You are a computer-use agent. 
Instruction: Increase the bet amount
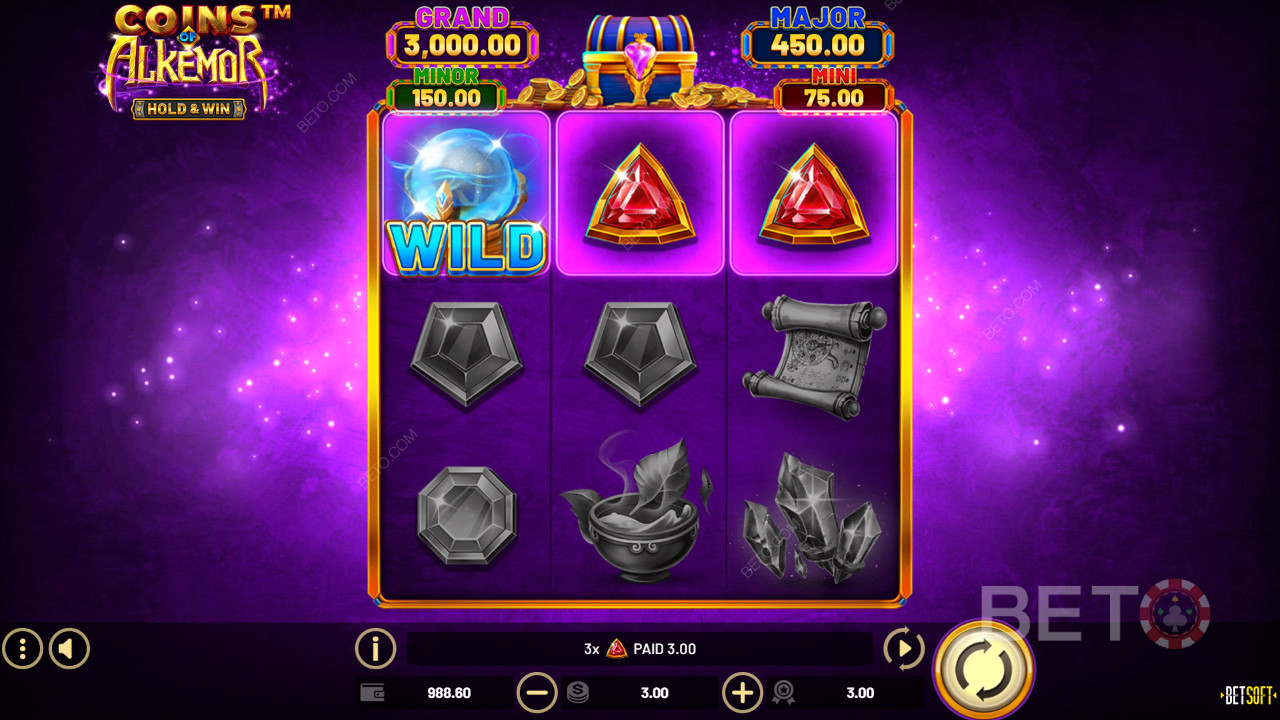(742, 692)
